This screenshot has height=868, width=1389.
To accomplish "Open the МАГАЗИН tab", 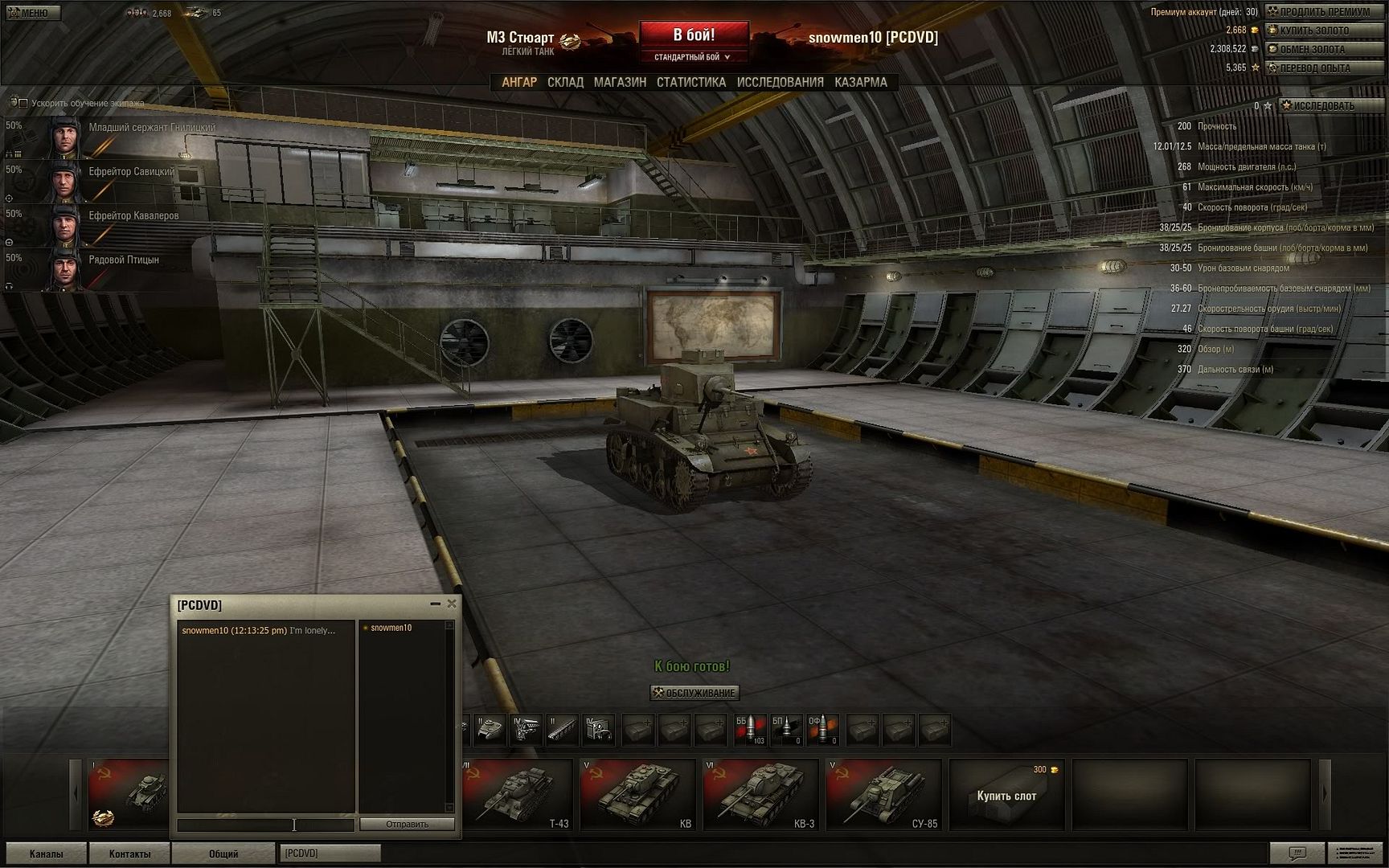I will (x=620, y=82).
